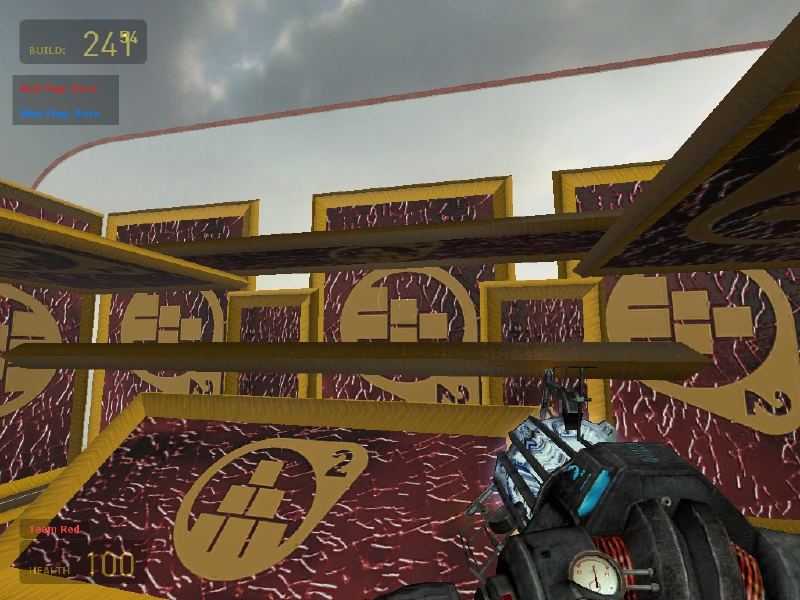800x600 pixels.
Task: Select the Red Flag status tracker
Action: 60,89
